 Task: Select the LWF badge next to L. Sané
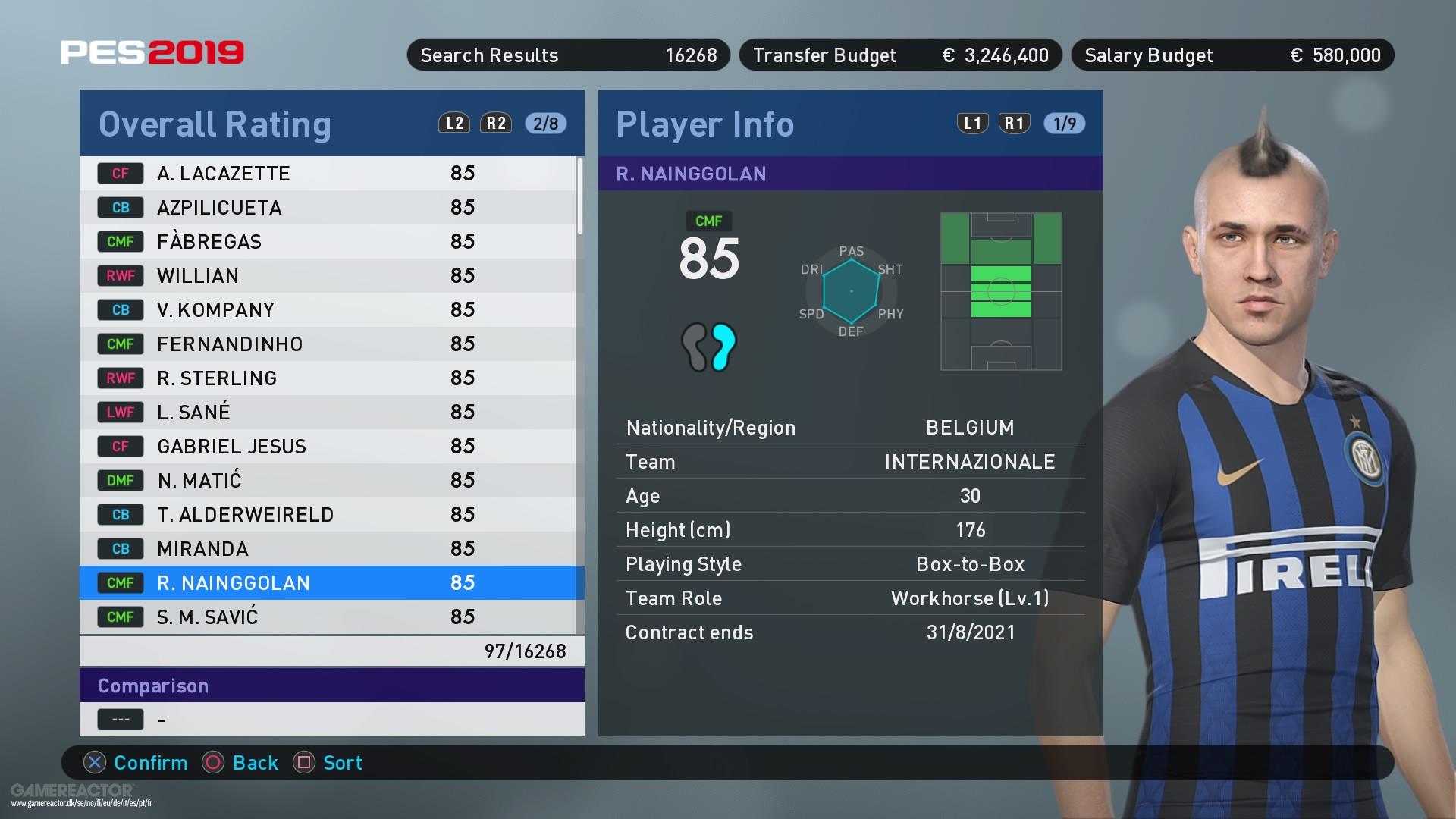[120, 412]
